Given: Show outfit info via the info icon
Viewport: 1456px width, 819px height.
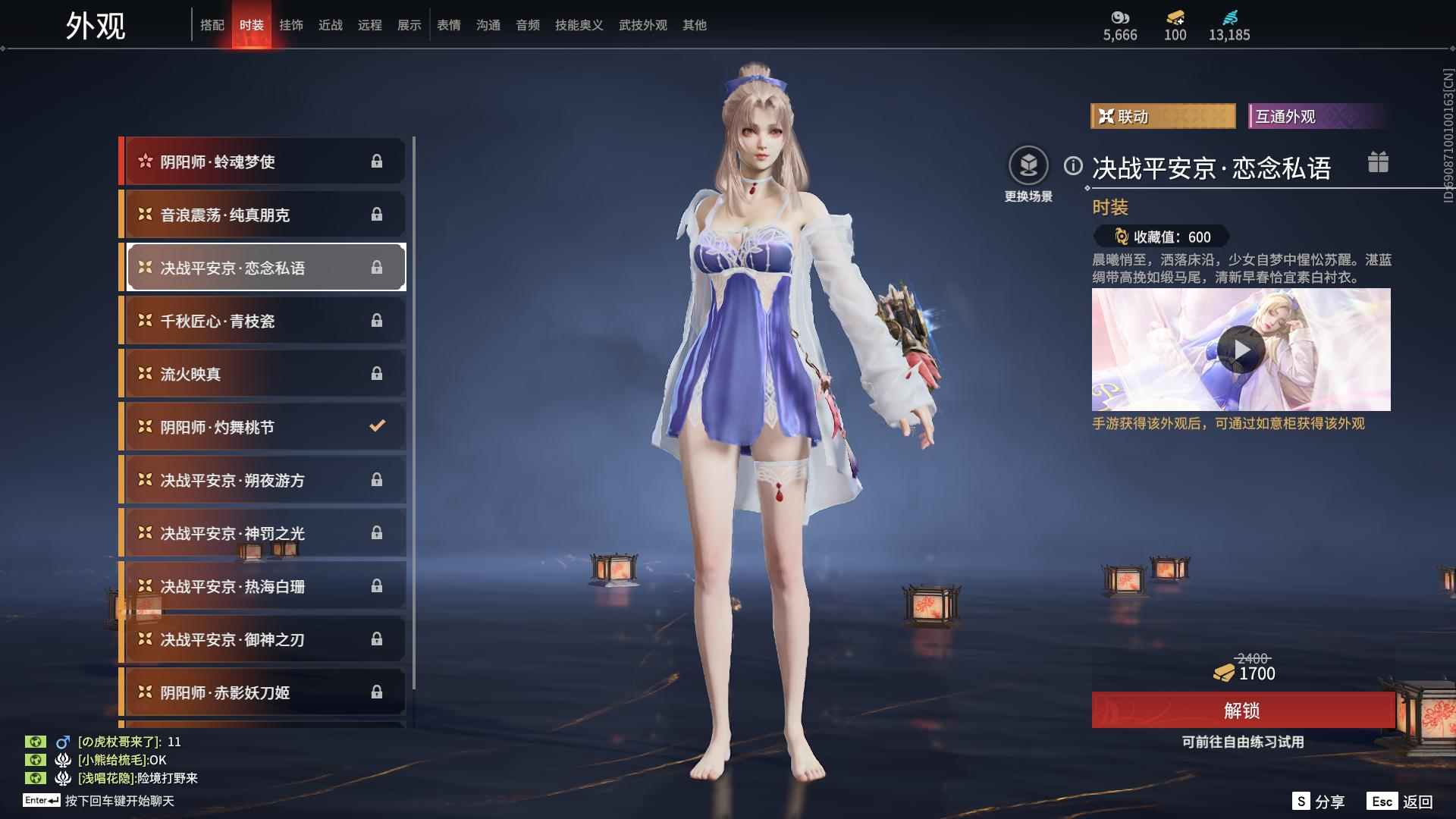Looking at the screenshot, I should point(1073,166).
